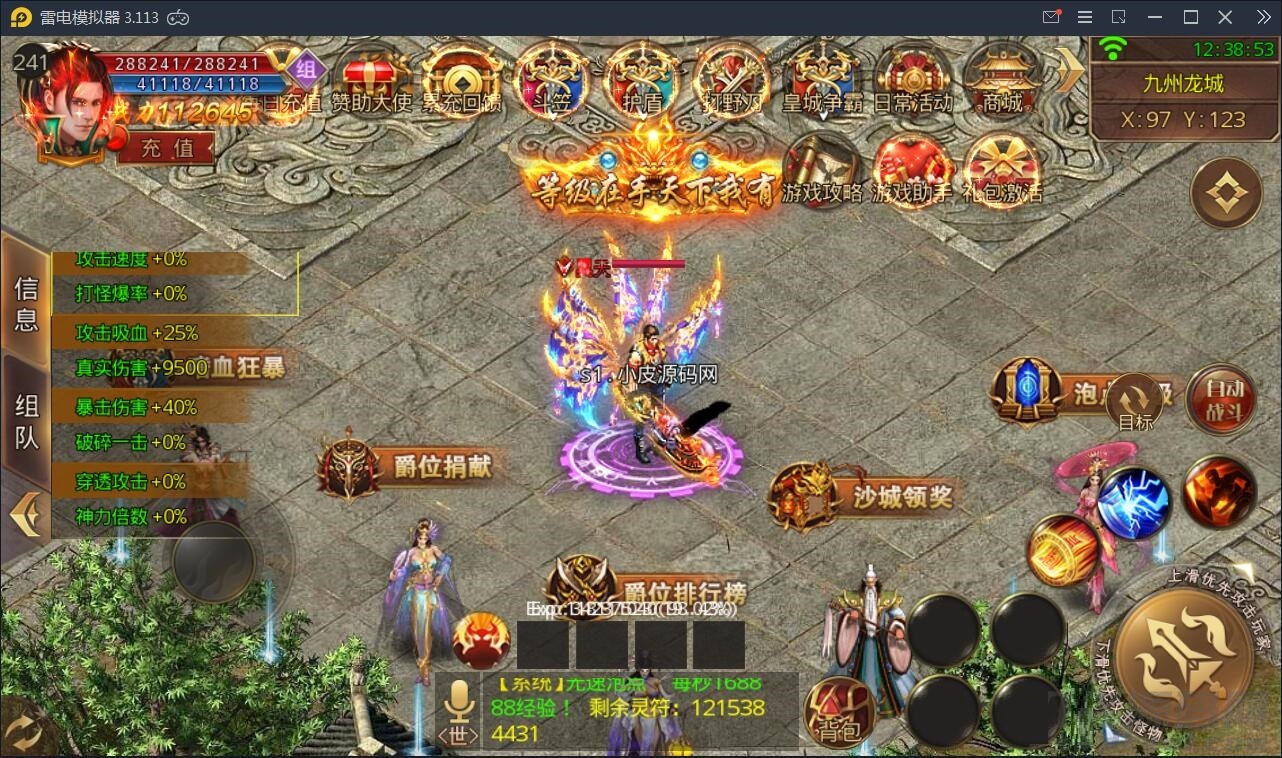Select the 皇城争霸 event icon
The width and height of the screenshot is (1282, 758).
pyautogui.click(x=822, y=80)
